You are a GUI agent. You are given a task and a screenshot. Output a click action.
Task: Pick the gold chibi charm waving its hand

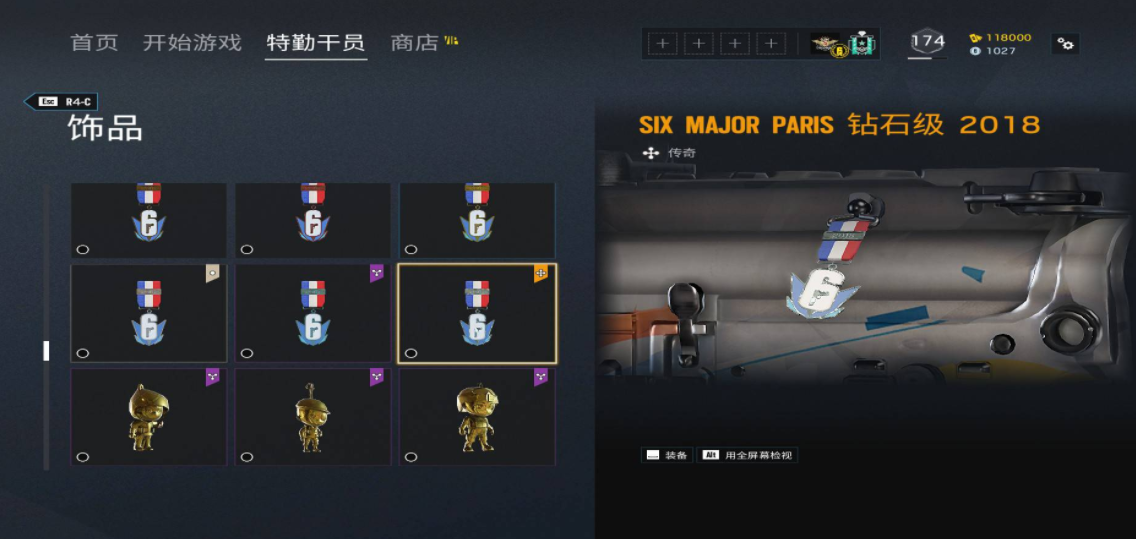[149, 417]
